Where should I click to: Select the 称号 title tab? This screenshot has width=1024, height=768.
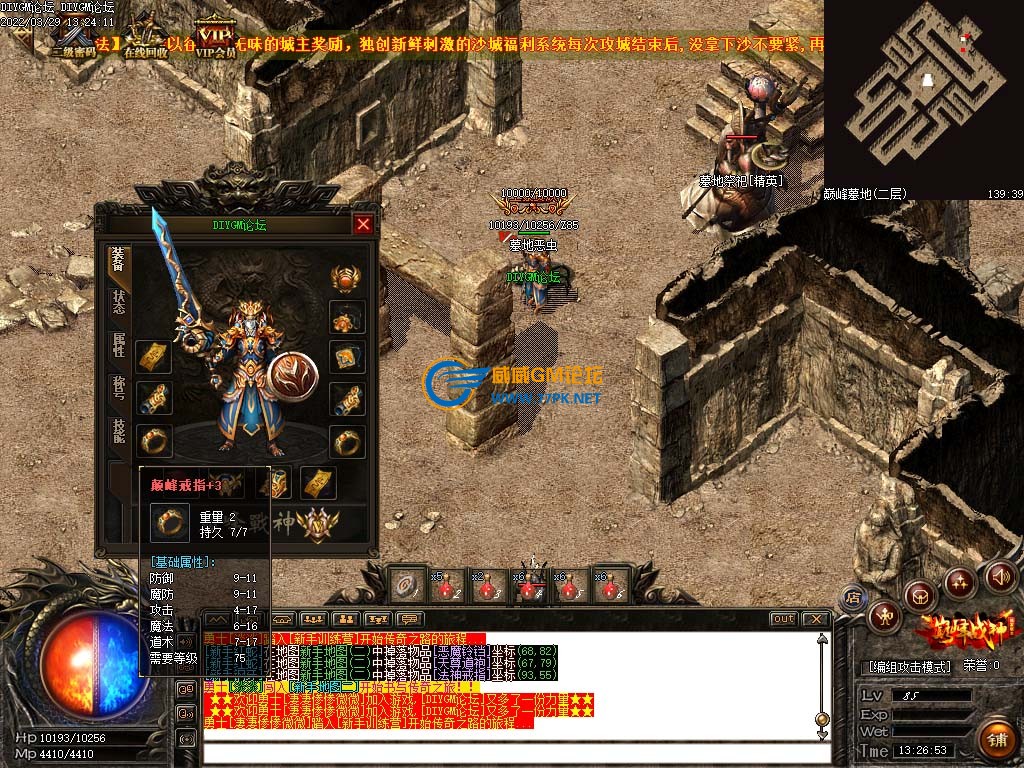(119, 388)
